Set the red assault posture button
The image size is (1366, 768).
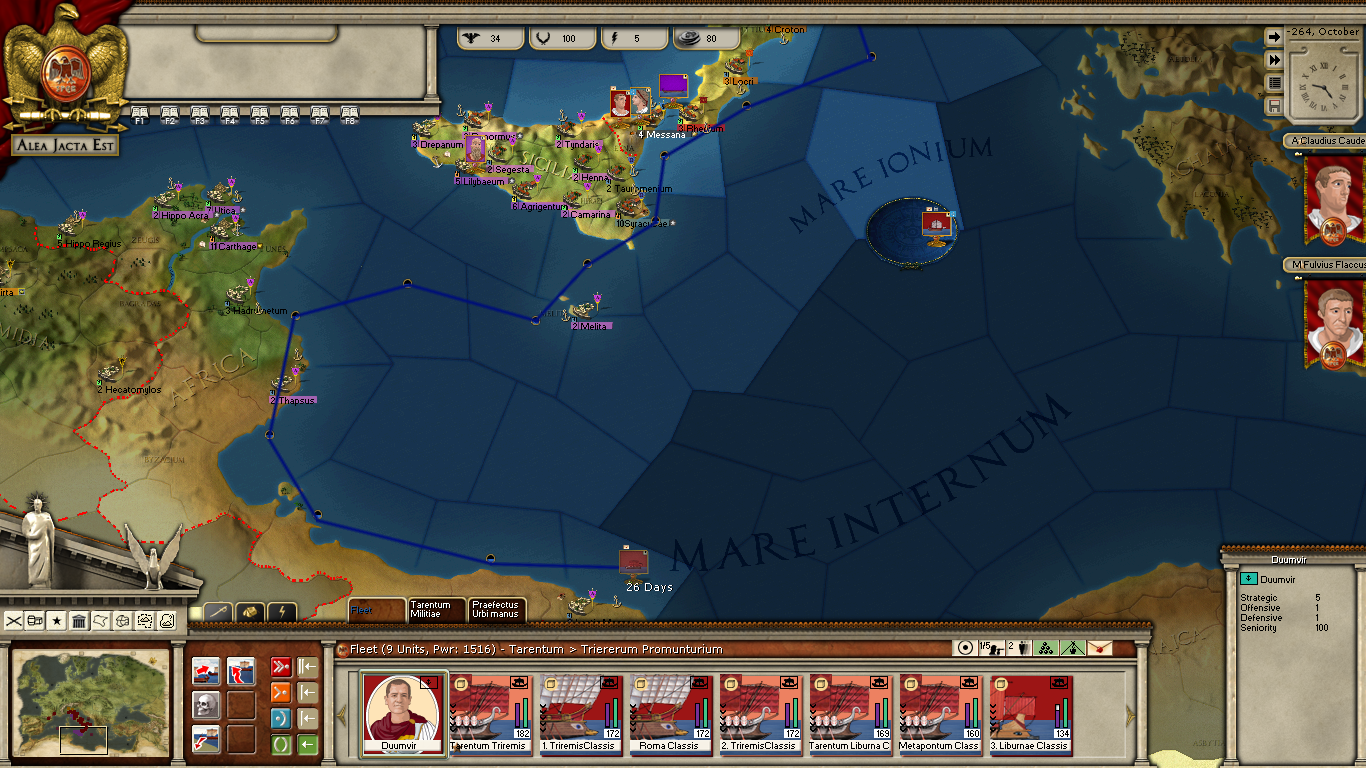(x=281, y=667)
